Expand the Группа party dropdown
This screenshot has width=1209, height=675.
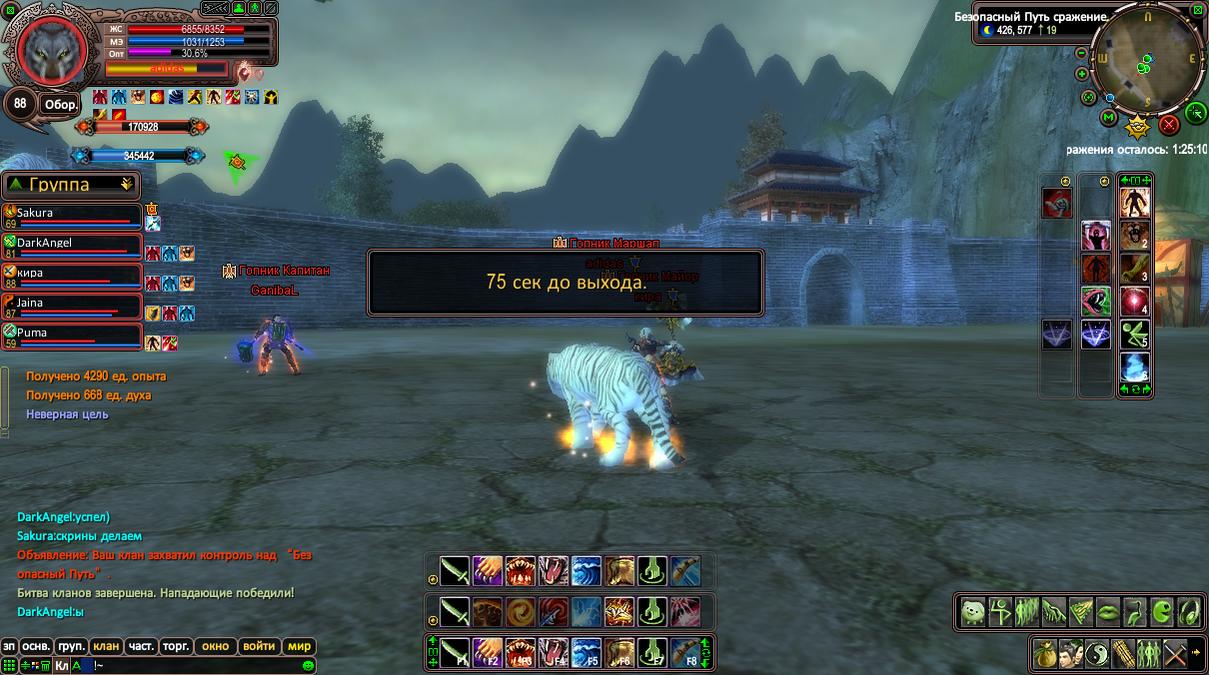(126, 184)
